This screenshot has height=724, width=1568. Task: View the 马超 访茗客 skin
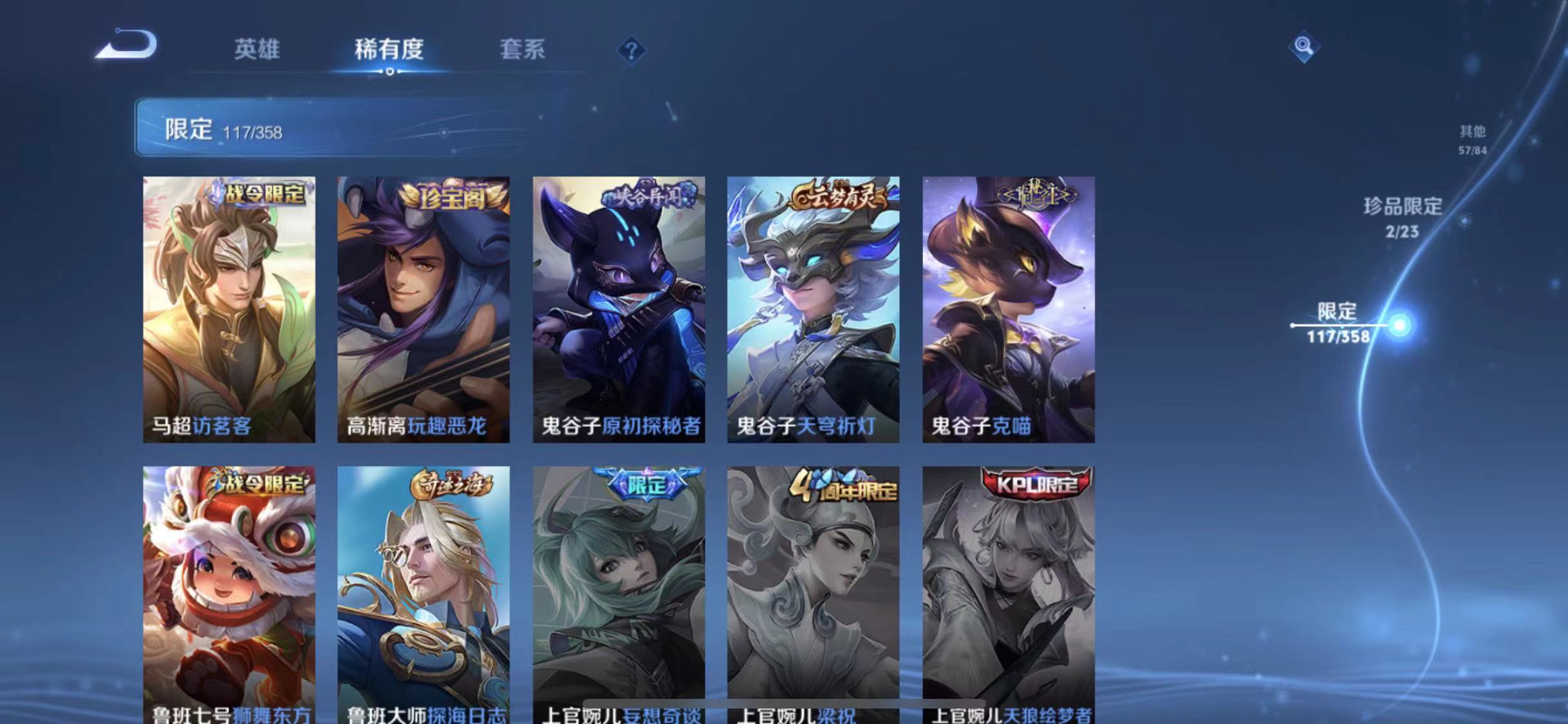tap(229, 309)
